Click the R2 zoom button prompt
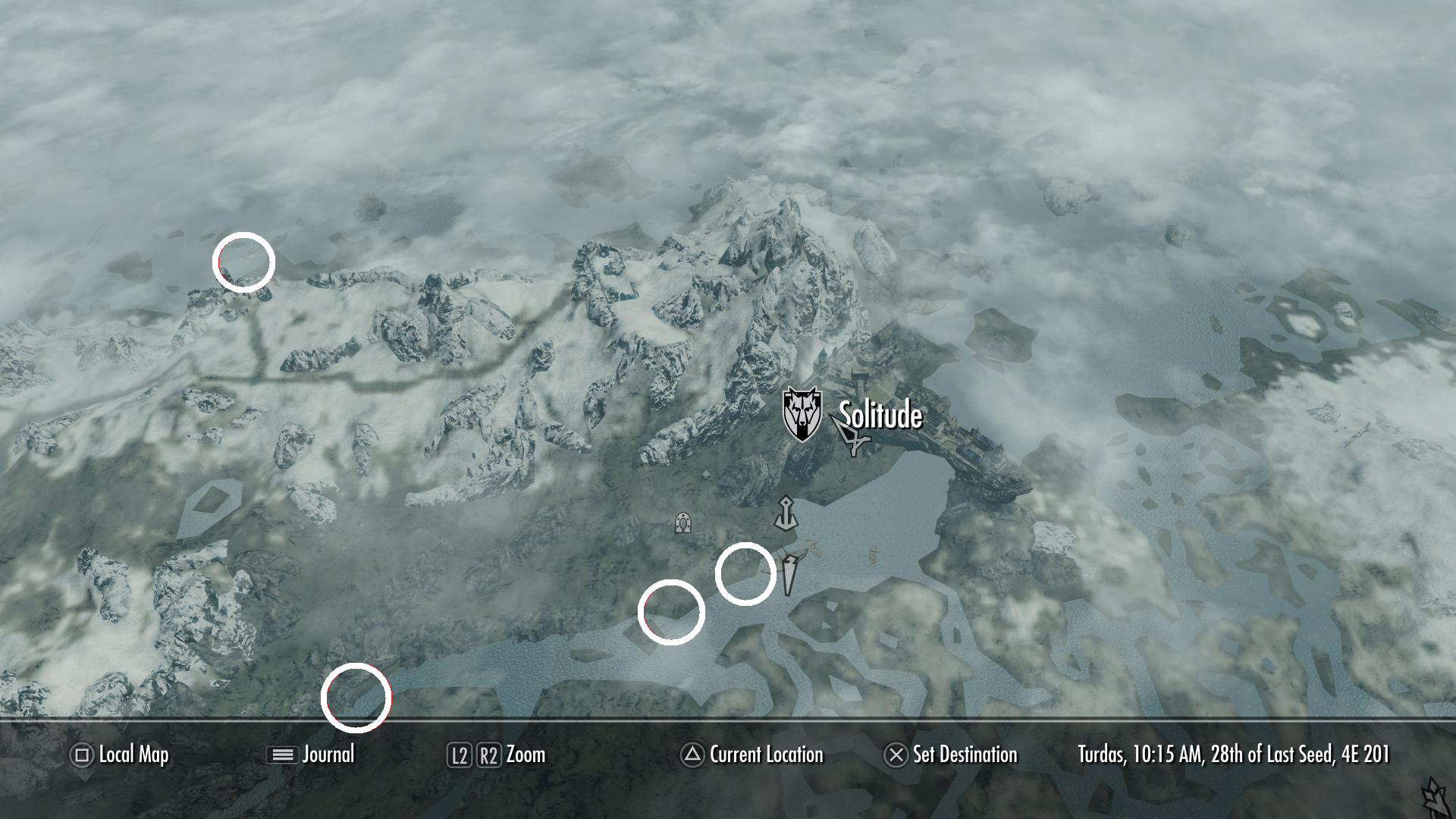The image size is (1456, 819). coord(489,755)
